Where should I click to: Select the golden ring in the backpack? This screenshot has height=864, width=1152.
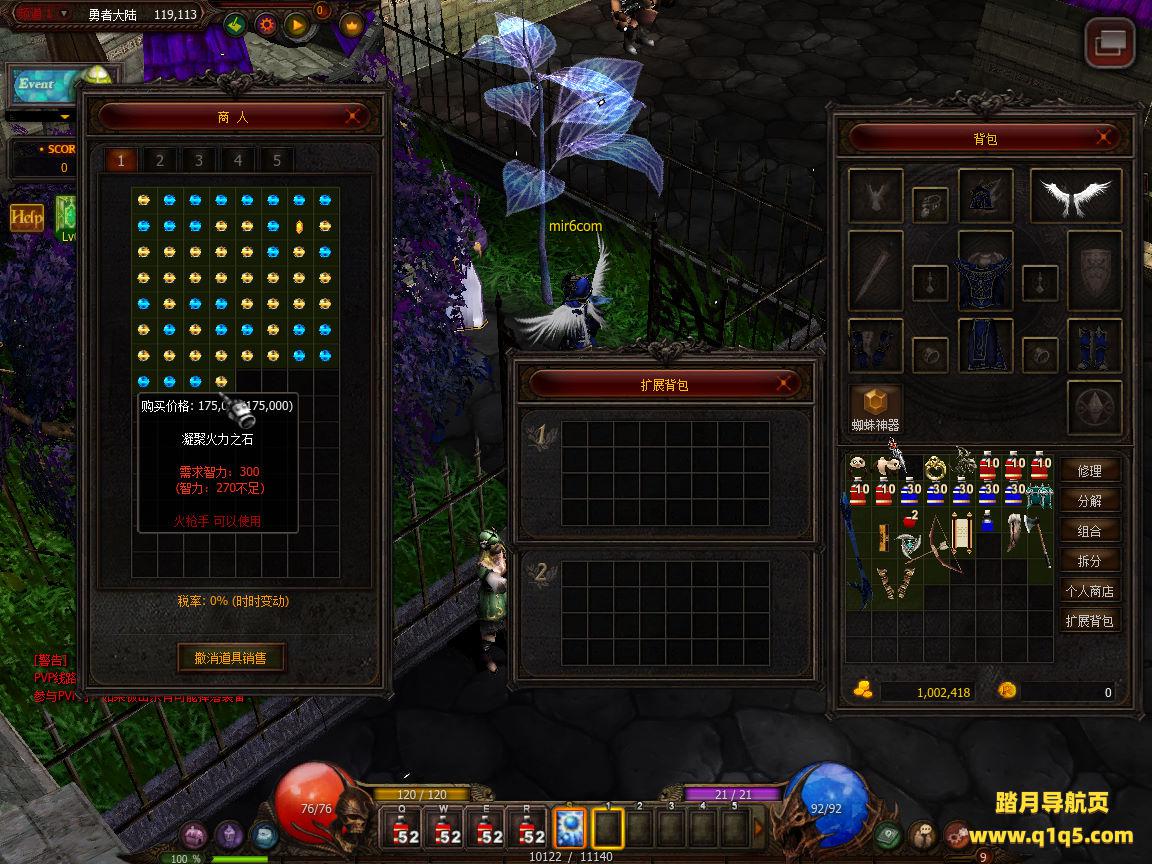tap(936, 467)
